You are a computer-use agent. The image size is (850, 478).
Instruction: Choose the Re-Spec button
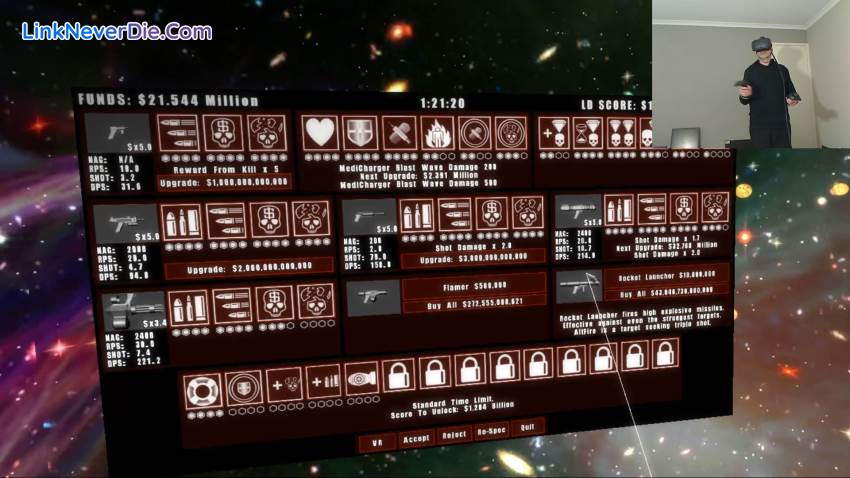[x=491, y=431]
